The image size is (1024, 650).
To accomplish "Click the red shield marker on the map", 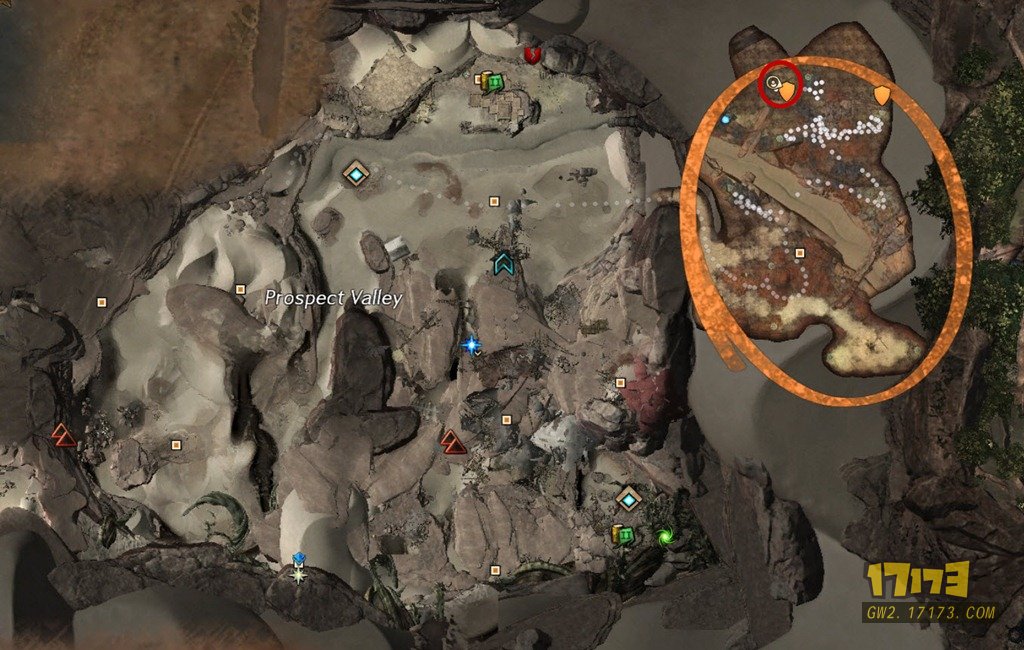I will 532,55.
